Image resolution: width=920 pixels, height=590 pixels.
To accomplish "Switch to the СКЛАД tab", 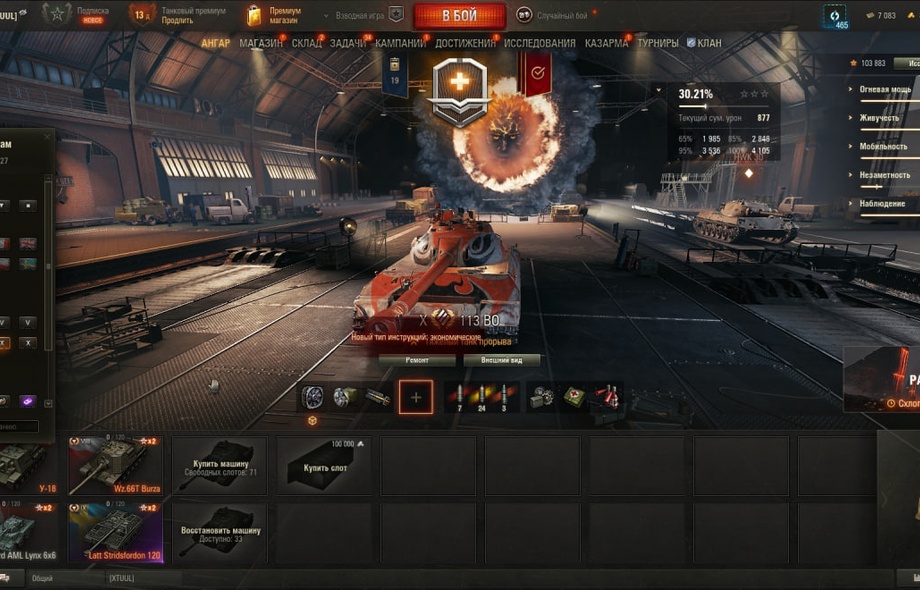I will [307, 43].
